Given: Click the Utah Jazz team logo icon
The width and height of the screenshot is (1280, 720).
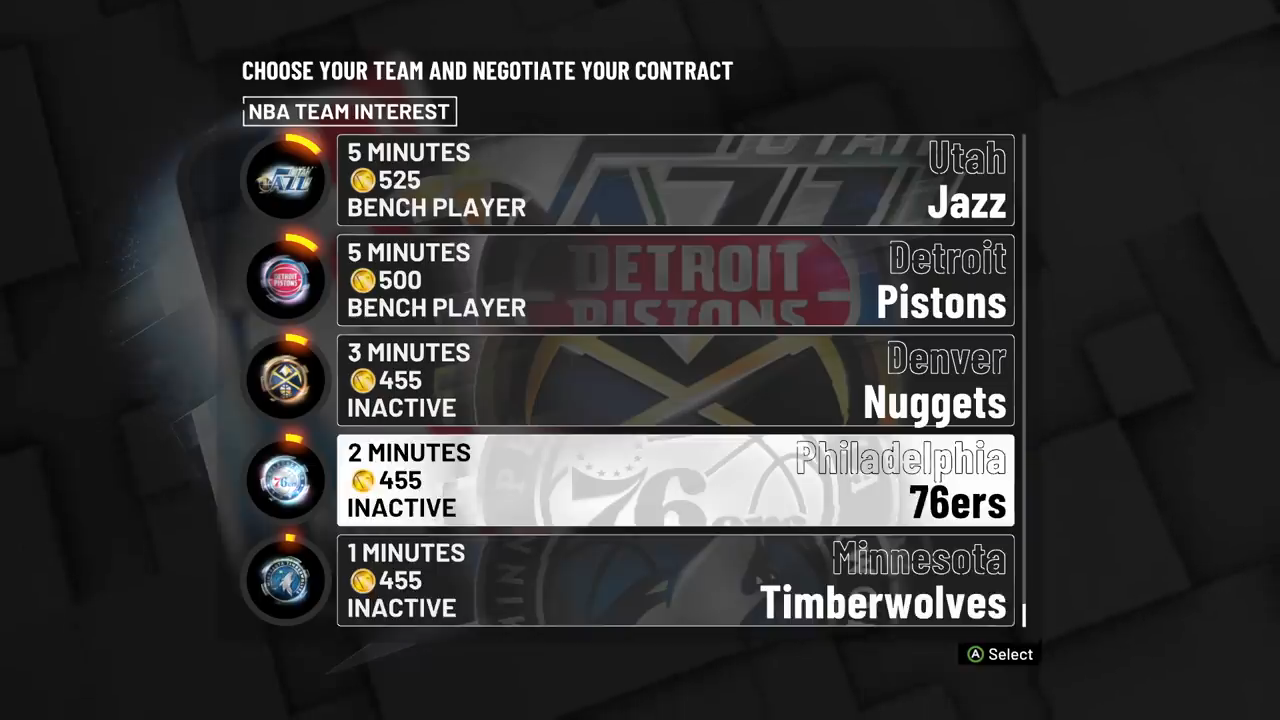Looking at the screenshot, I should 286,180.
